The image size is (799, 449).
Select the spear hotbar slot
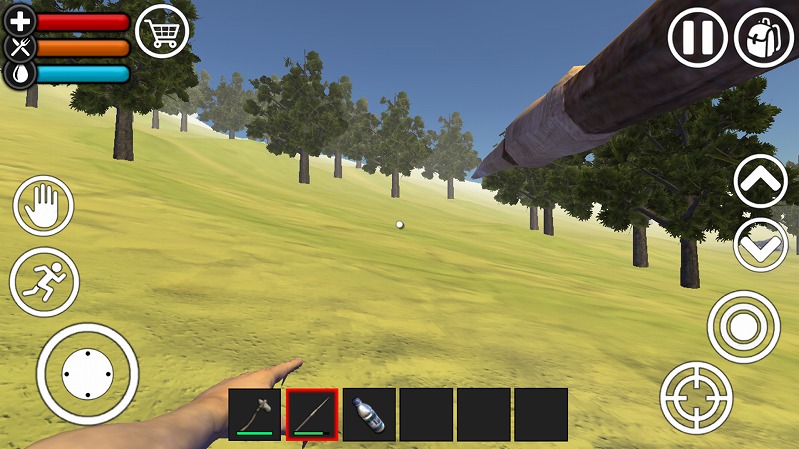pos(312,414)
